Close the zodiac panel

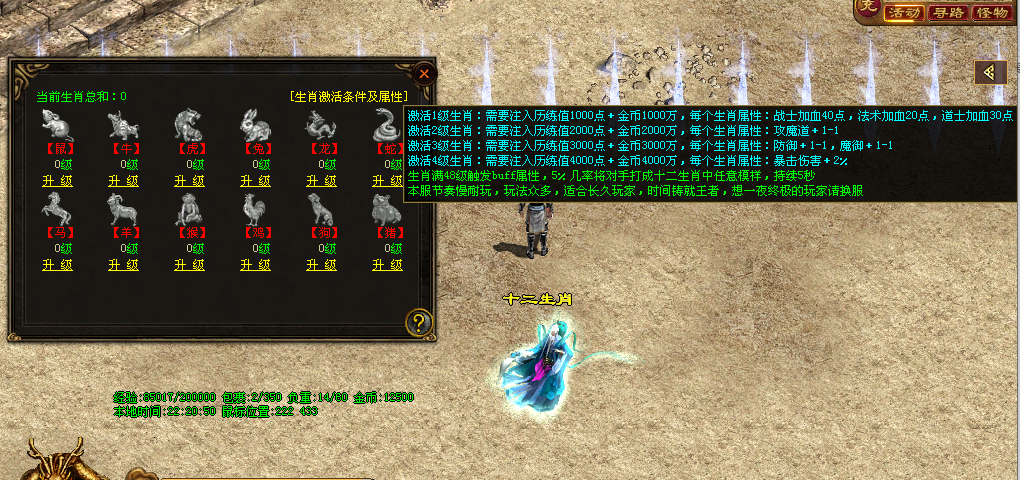(x=424, y=73)
